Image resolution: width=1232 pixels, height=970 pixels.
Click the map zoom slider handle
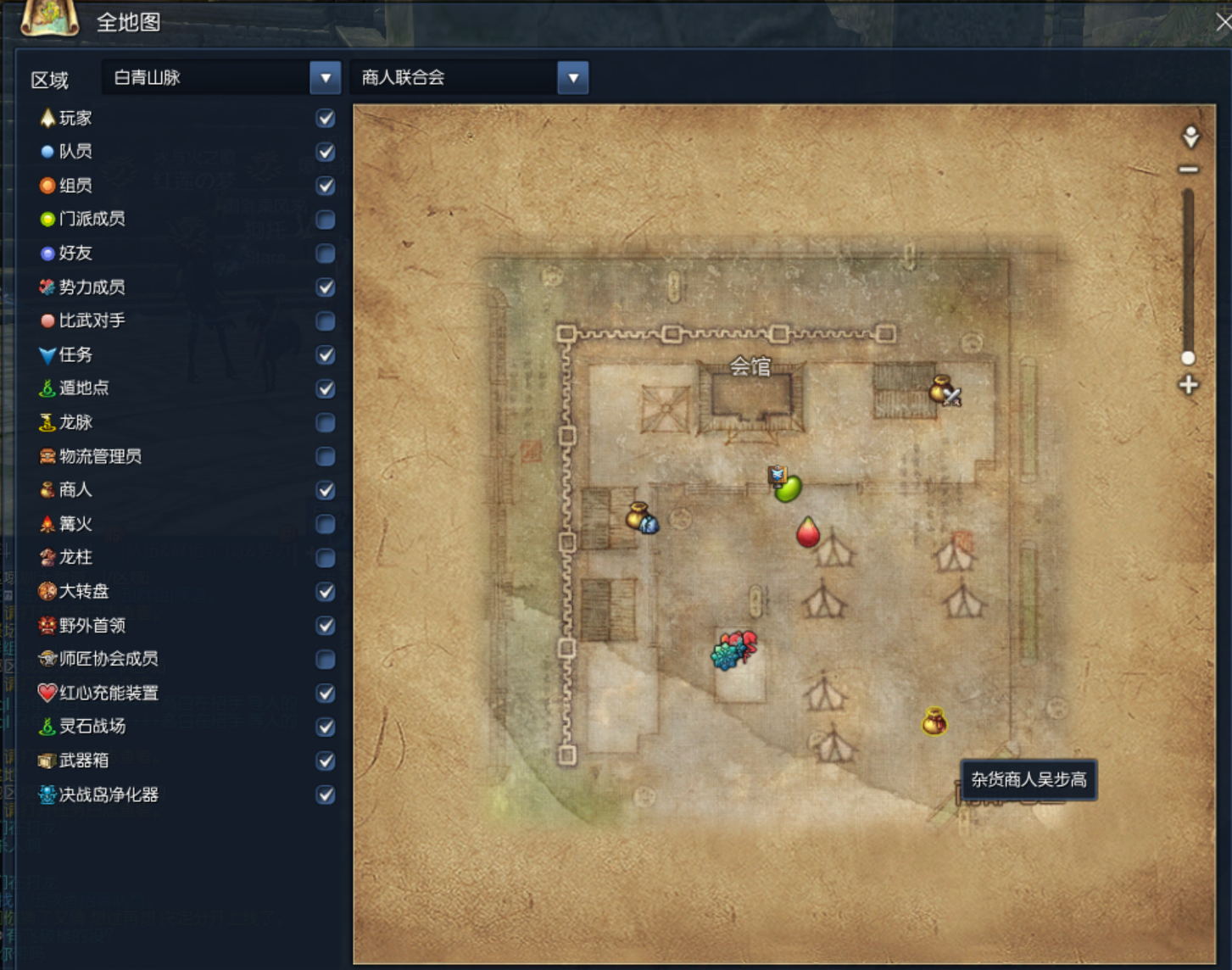pyautogui.click(x=1189, y=358)
